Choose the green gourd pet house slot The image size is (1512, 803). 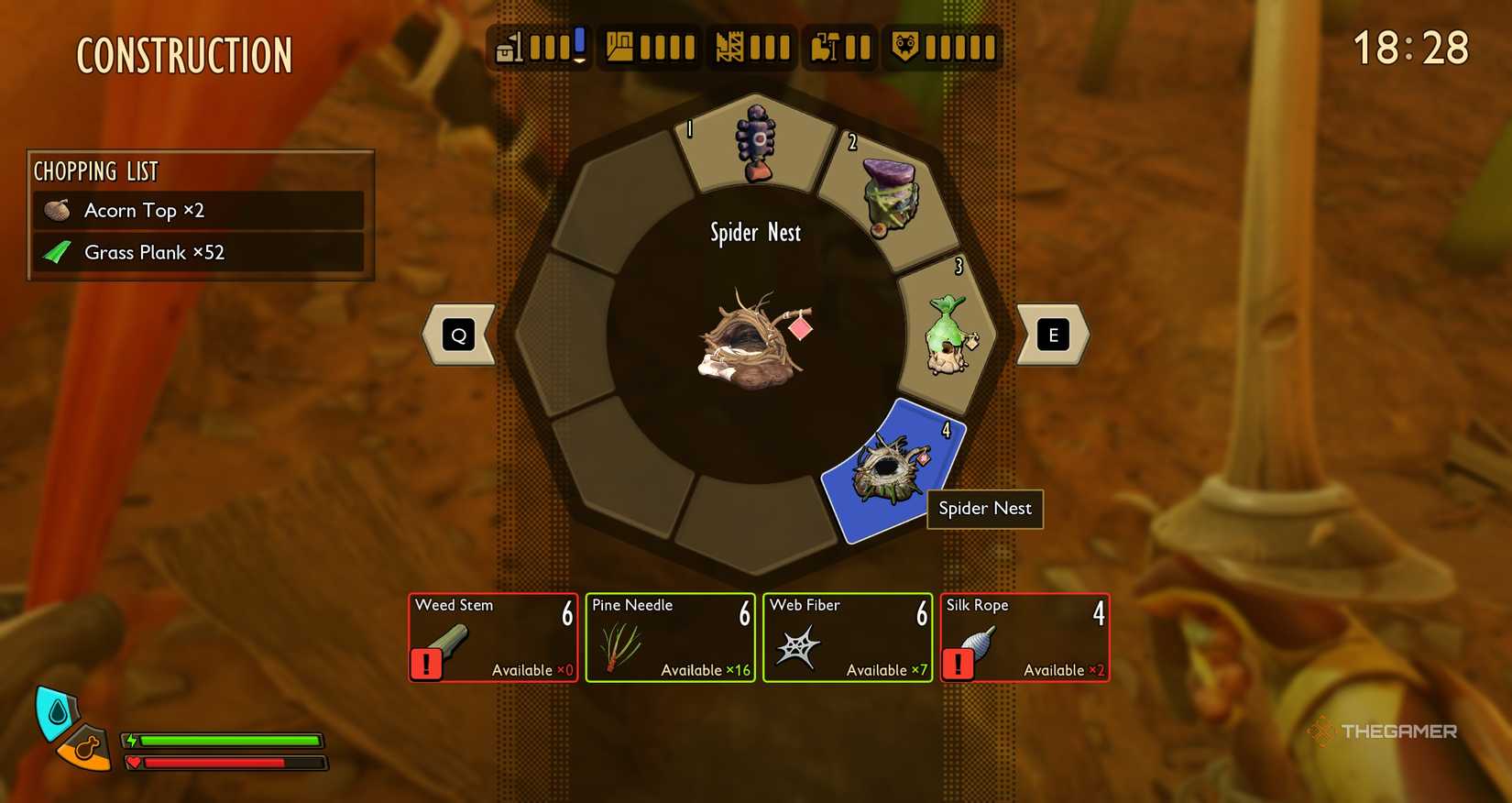948,336
